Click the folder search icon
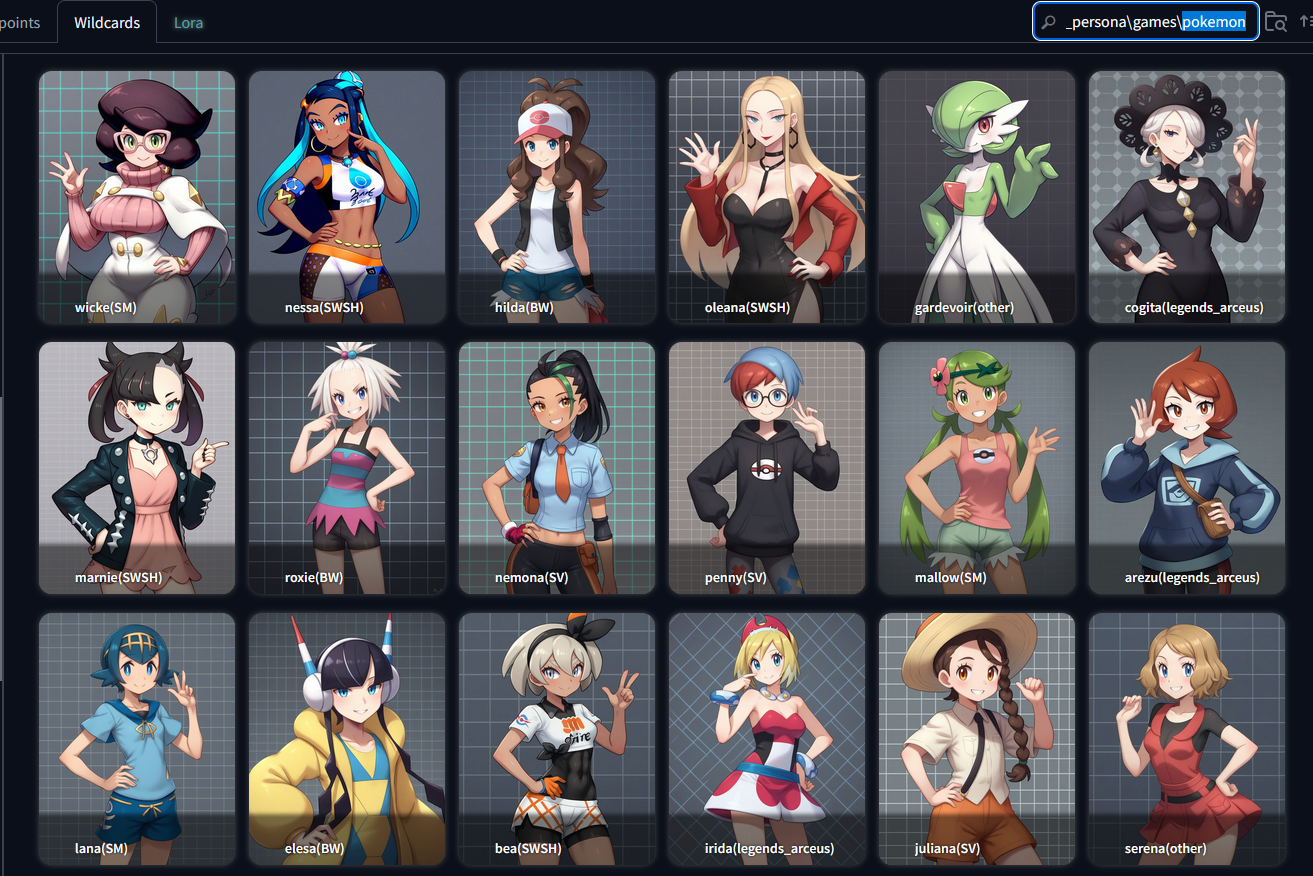1313x876 pixels. (1275, 22)
